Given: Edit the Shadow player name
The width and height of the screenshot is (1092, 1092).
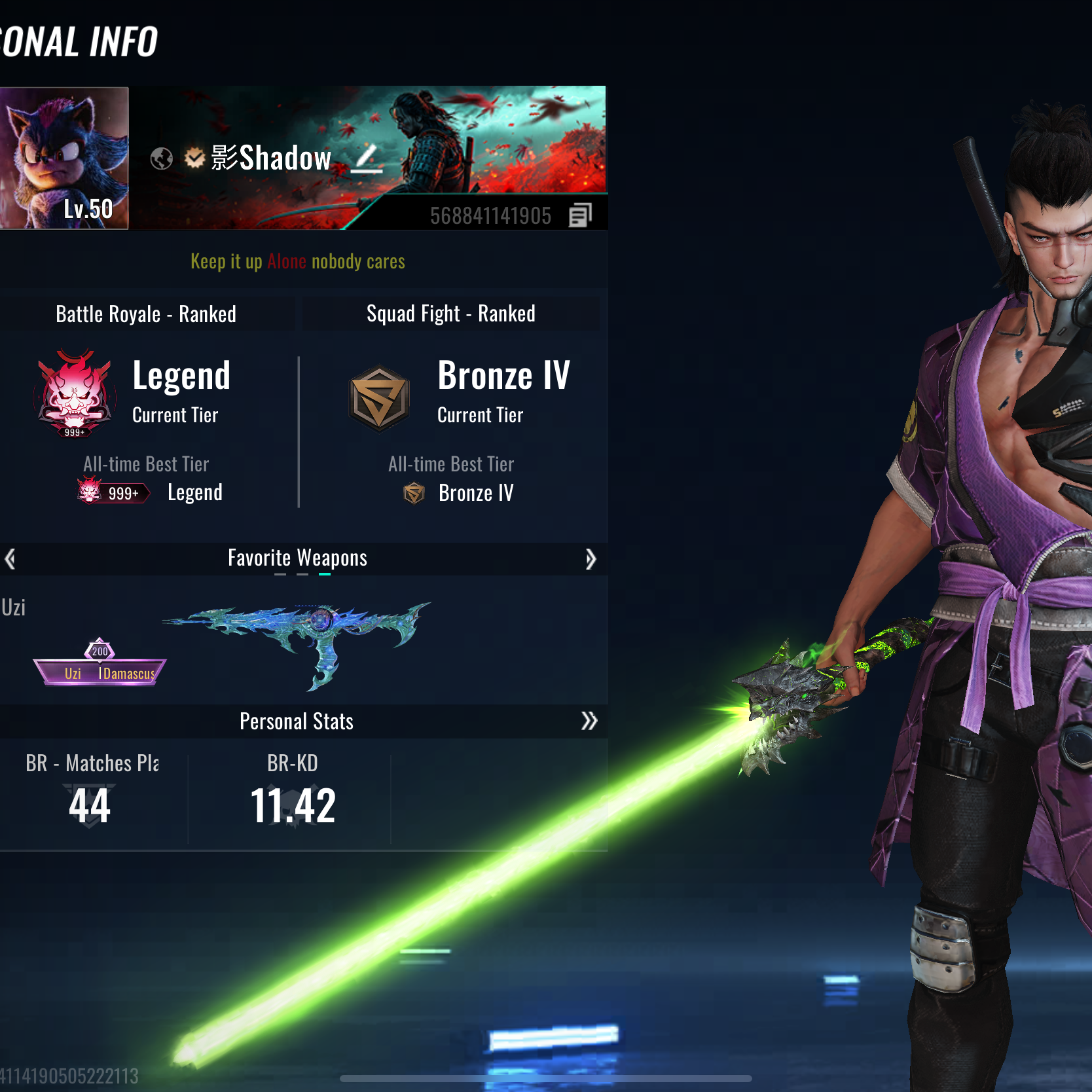Looking at the screenshot, I should pyautogui.click(x=367, y=159).
